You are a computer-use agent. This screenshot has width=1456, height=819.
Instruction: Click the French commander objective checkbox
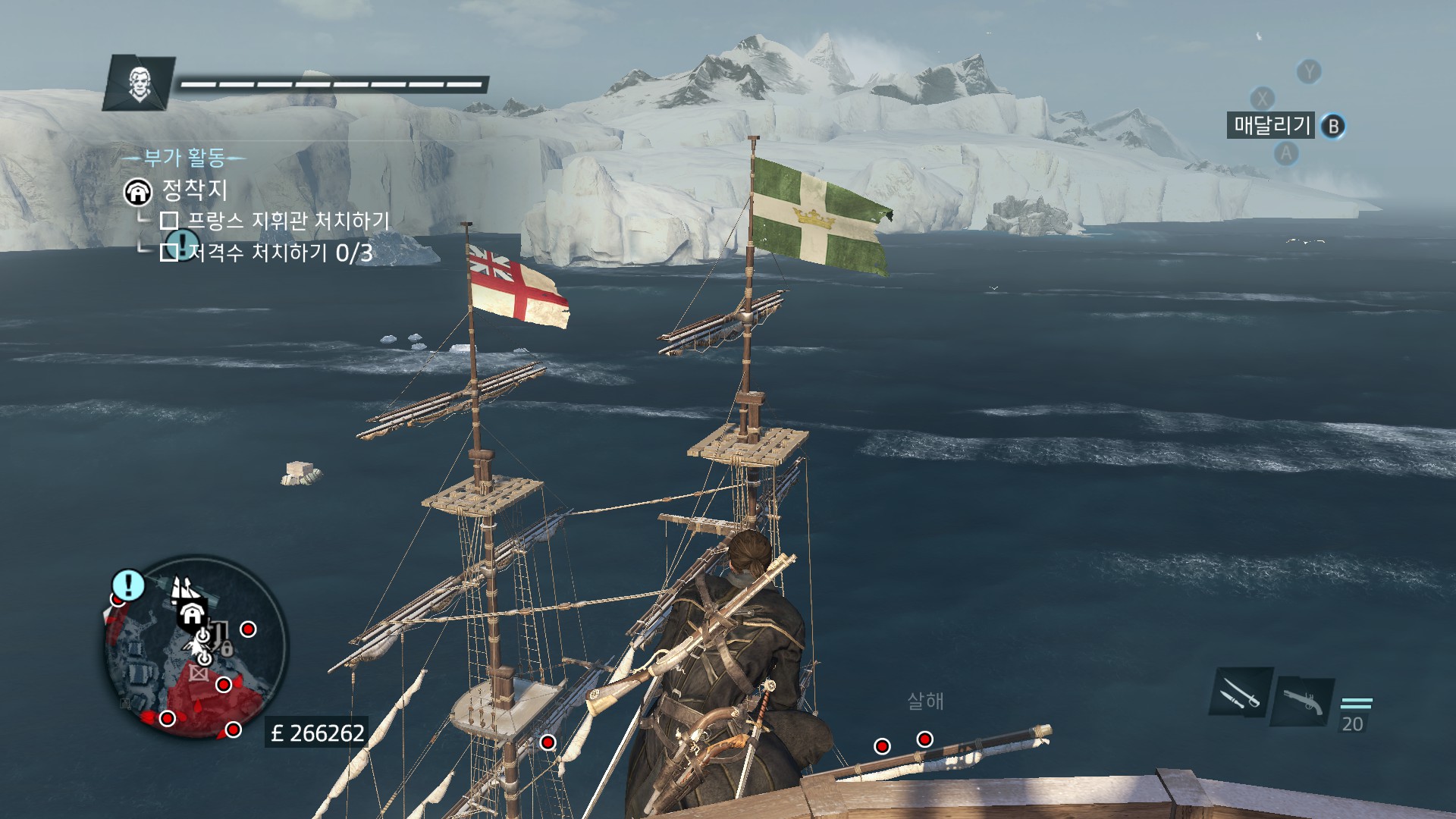169,221
